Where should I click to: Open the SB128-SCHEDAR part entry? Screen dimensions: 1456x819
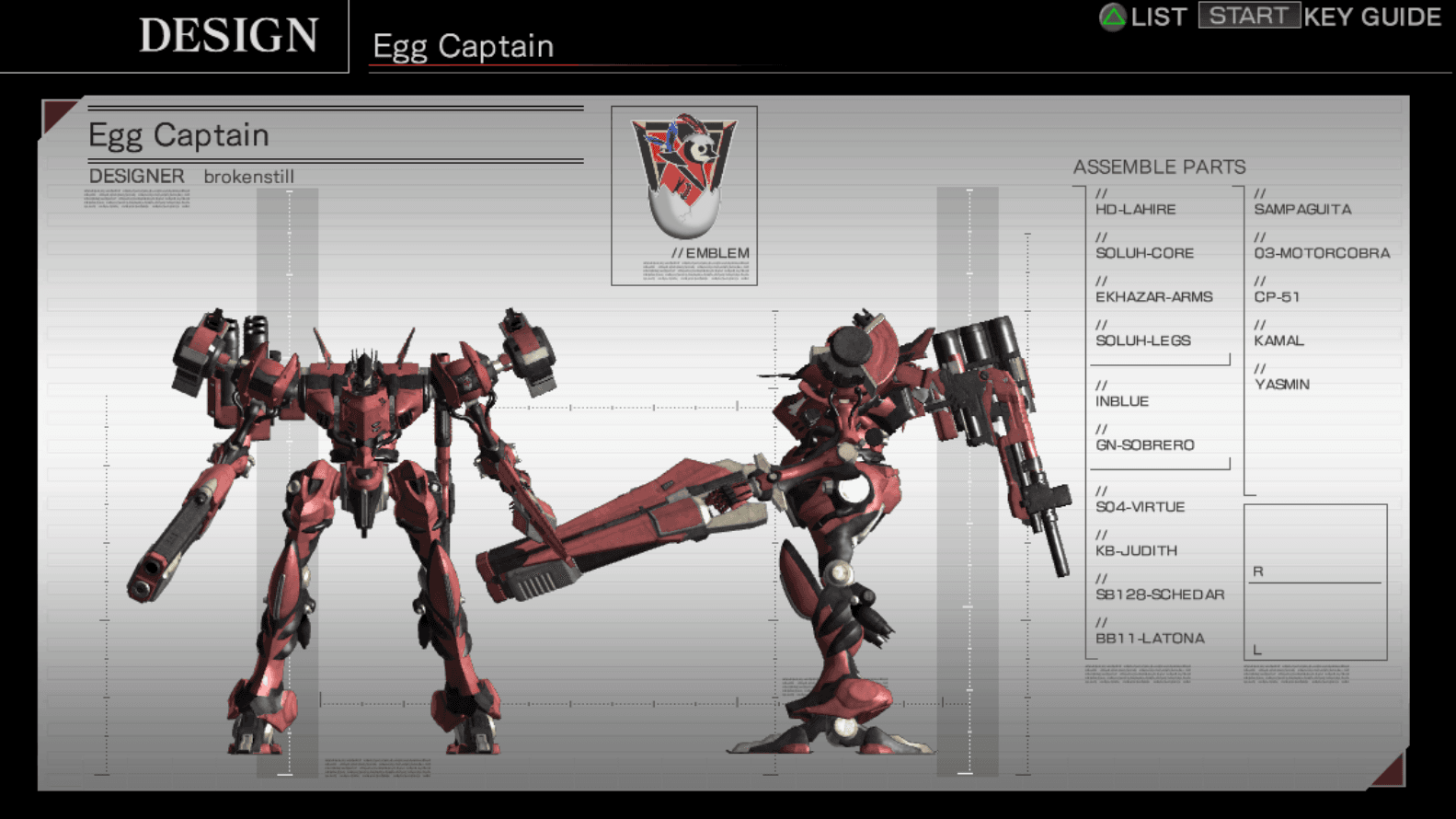(x=1160, y=594)
